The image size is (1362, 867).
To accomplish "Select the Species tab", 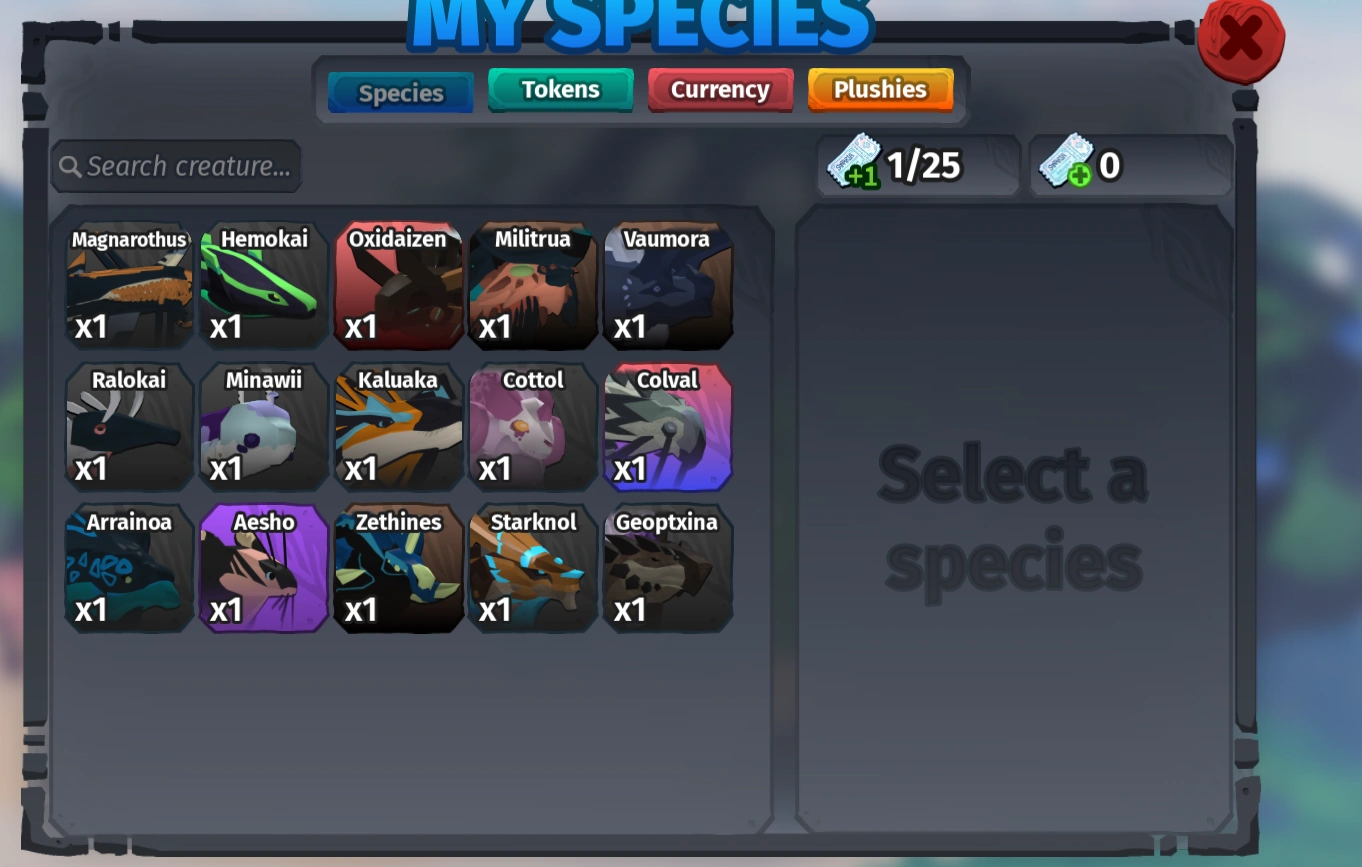I will (x=400, y=93).
